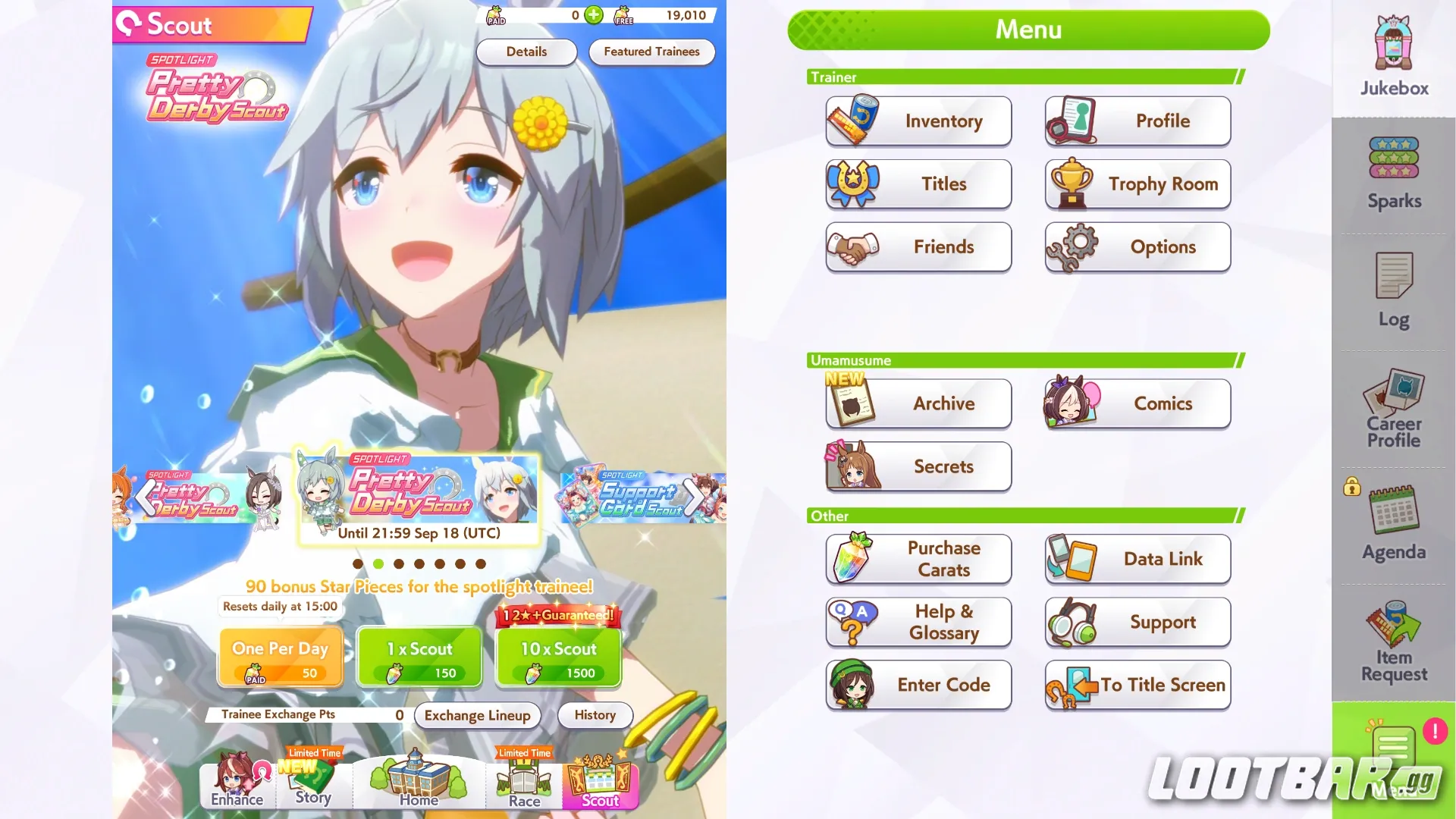Open your Career Profile
1456x819 pixels.
click(x=1392, y=409)
